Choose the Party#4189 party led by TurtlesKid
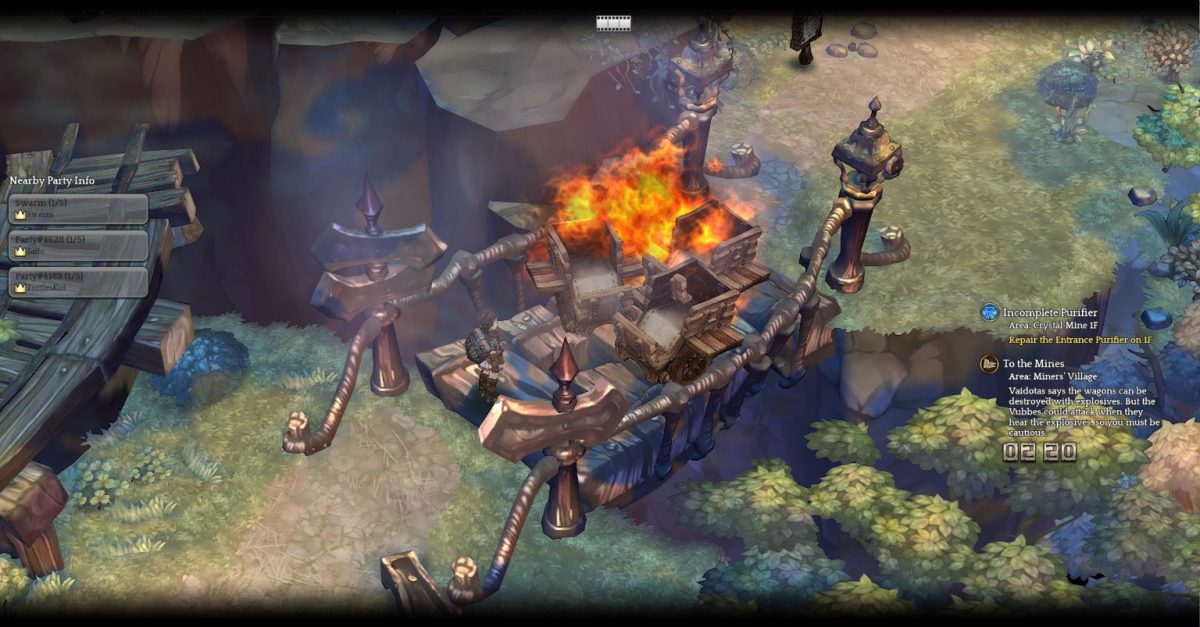1200x627 pixels. pyautogui.click(x=78, y=281)
